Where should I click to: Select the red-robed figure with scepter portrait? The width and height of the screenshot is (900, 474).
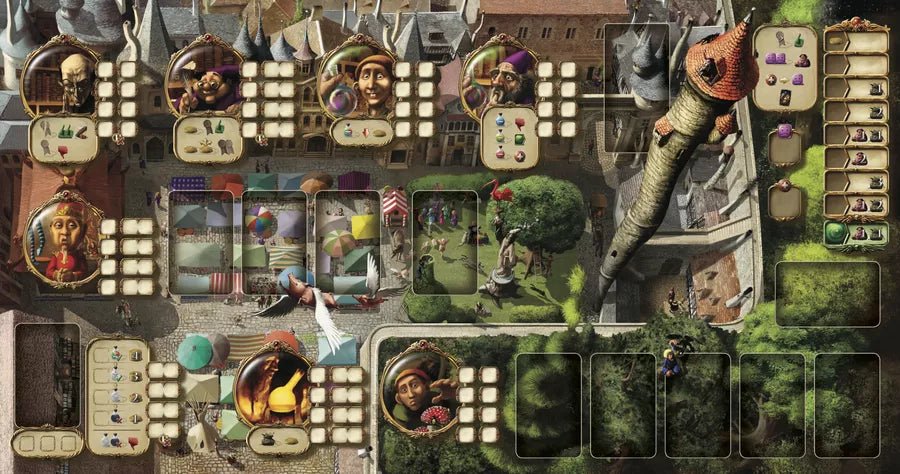(x=62, y=240)
